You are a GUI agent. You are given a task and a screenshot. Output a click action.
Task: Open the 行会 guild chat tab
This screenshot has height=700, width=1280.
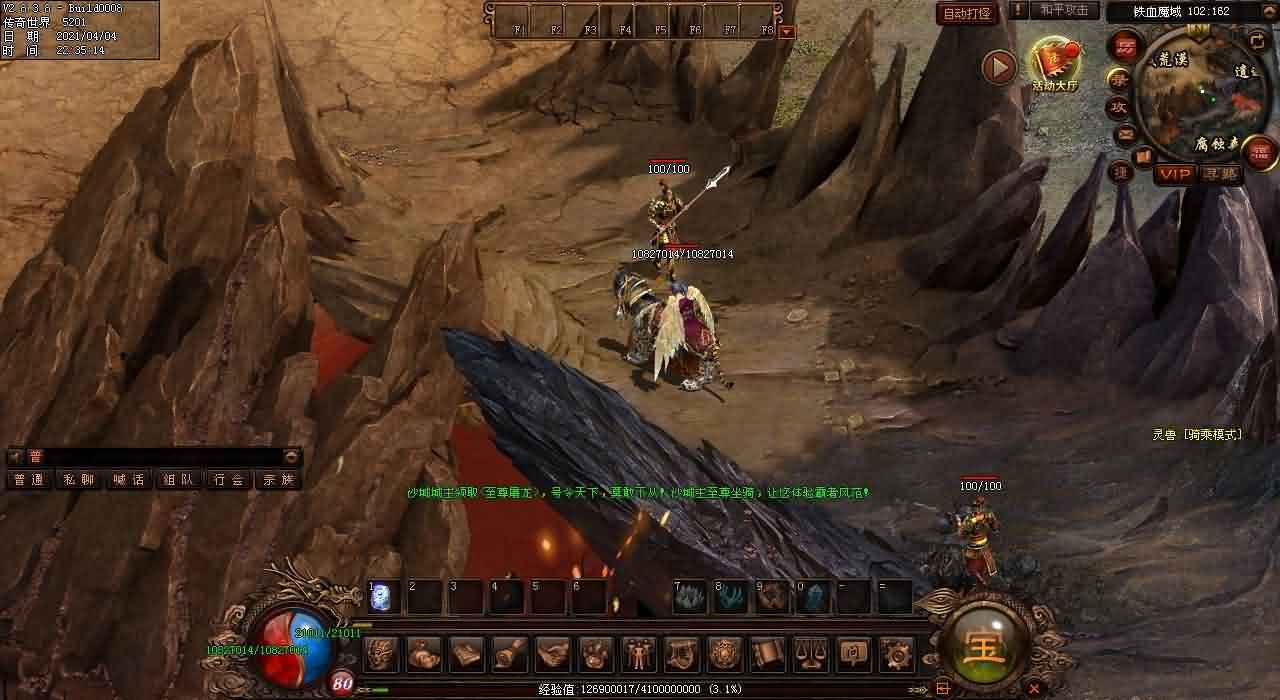pos(228,480)
